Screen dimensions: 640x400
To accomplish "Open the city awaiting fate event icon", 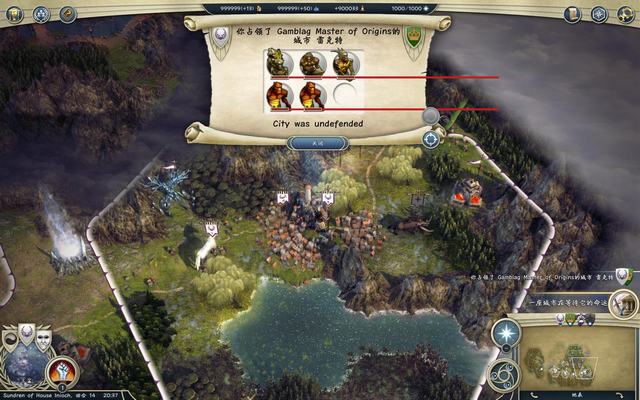I will coord(626,303).
